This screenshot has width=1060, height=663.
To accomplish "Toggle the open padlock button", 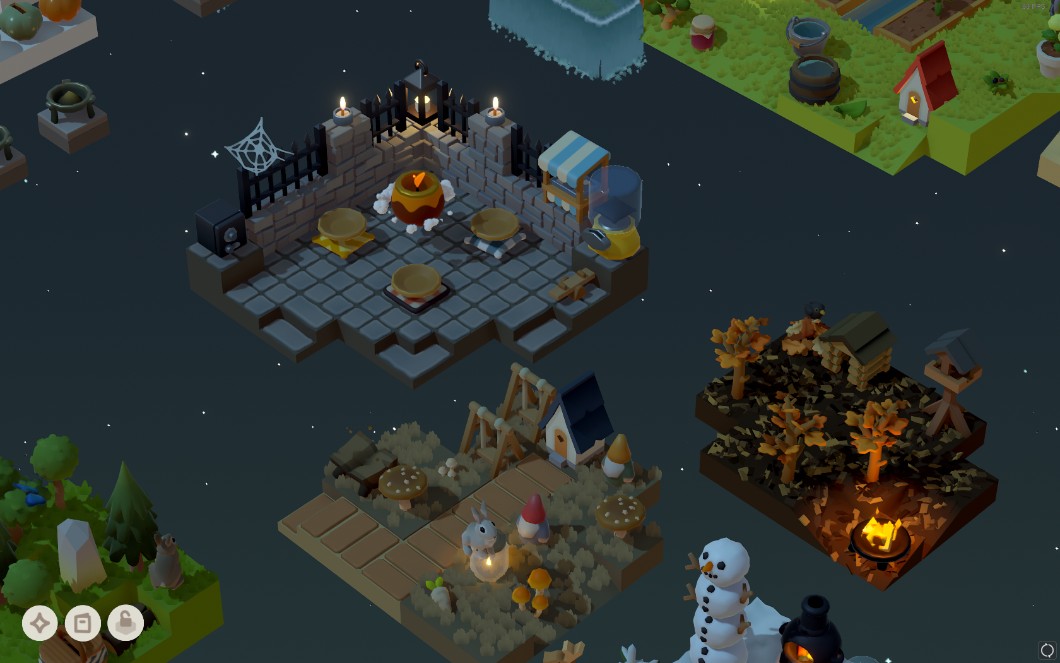I will click(x=125, y=623).
